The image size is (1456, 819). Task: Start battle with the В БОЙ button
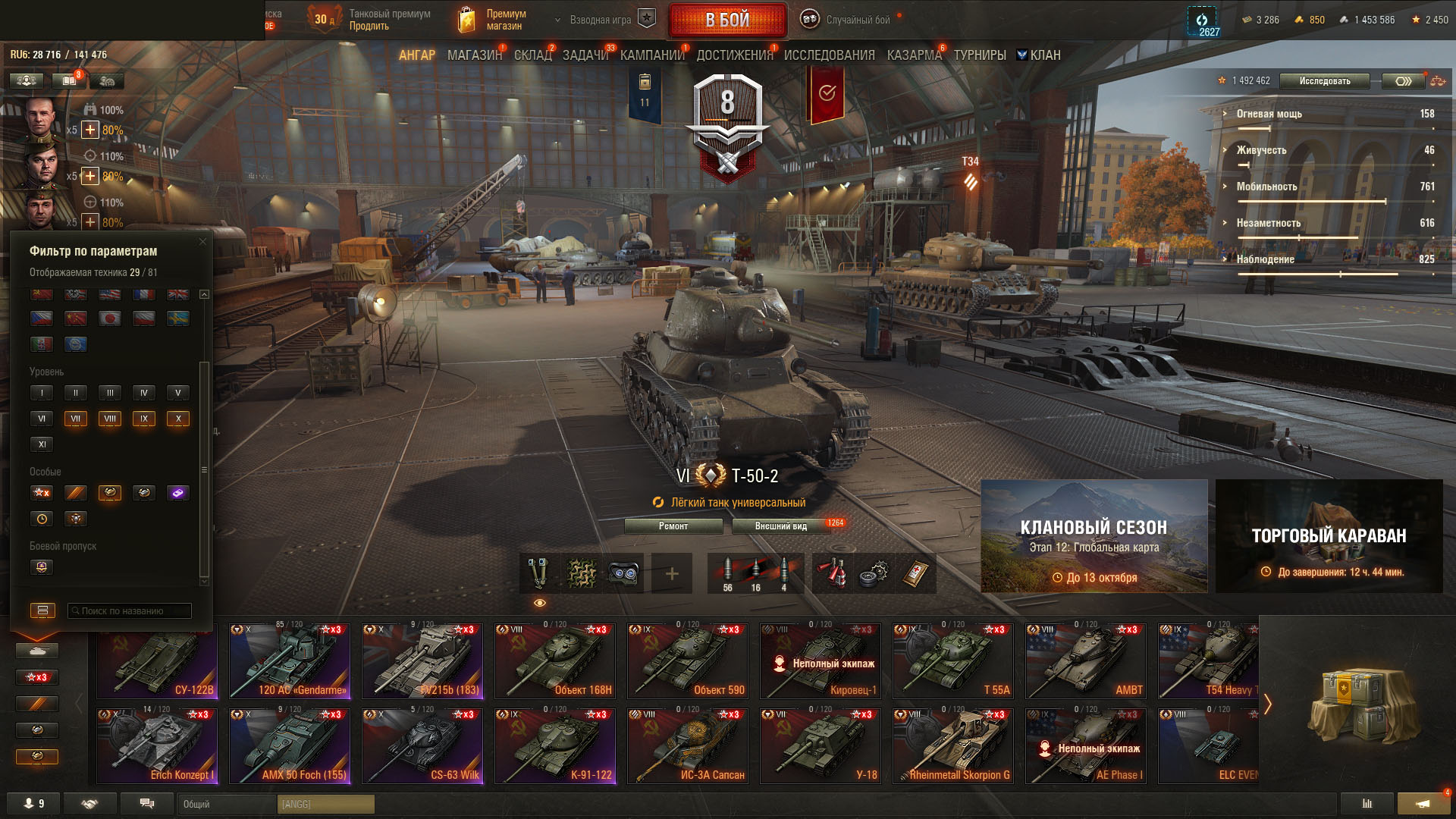tap(726, 20)
